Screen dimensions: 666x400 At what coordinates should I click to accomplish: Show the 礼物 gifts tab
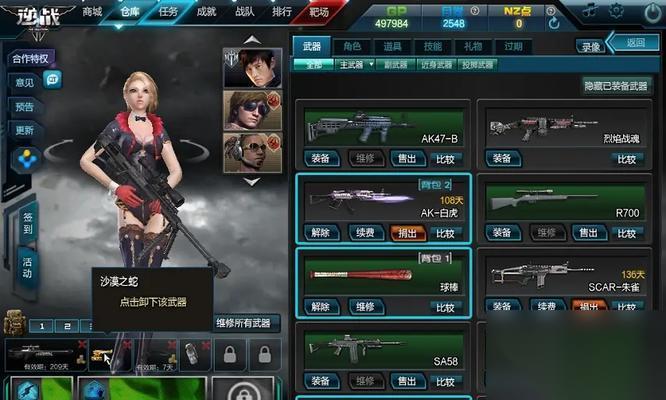pyautogui.click(x=472, y=46)
